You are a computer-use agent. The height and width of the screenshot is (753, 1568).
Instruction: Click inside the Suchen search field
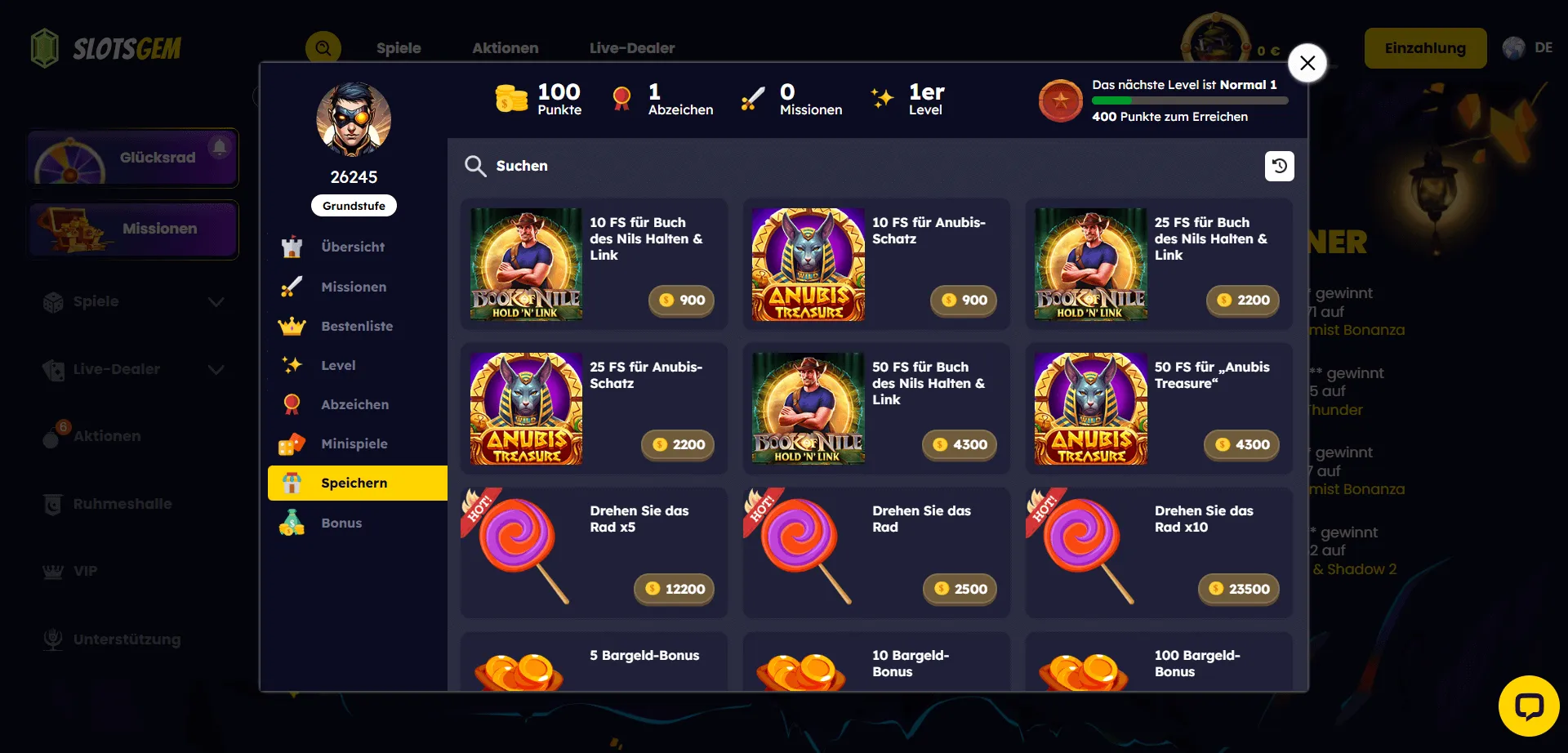(x=735, y=166)
